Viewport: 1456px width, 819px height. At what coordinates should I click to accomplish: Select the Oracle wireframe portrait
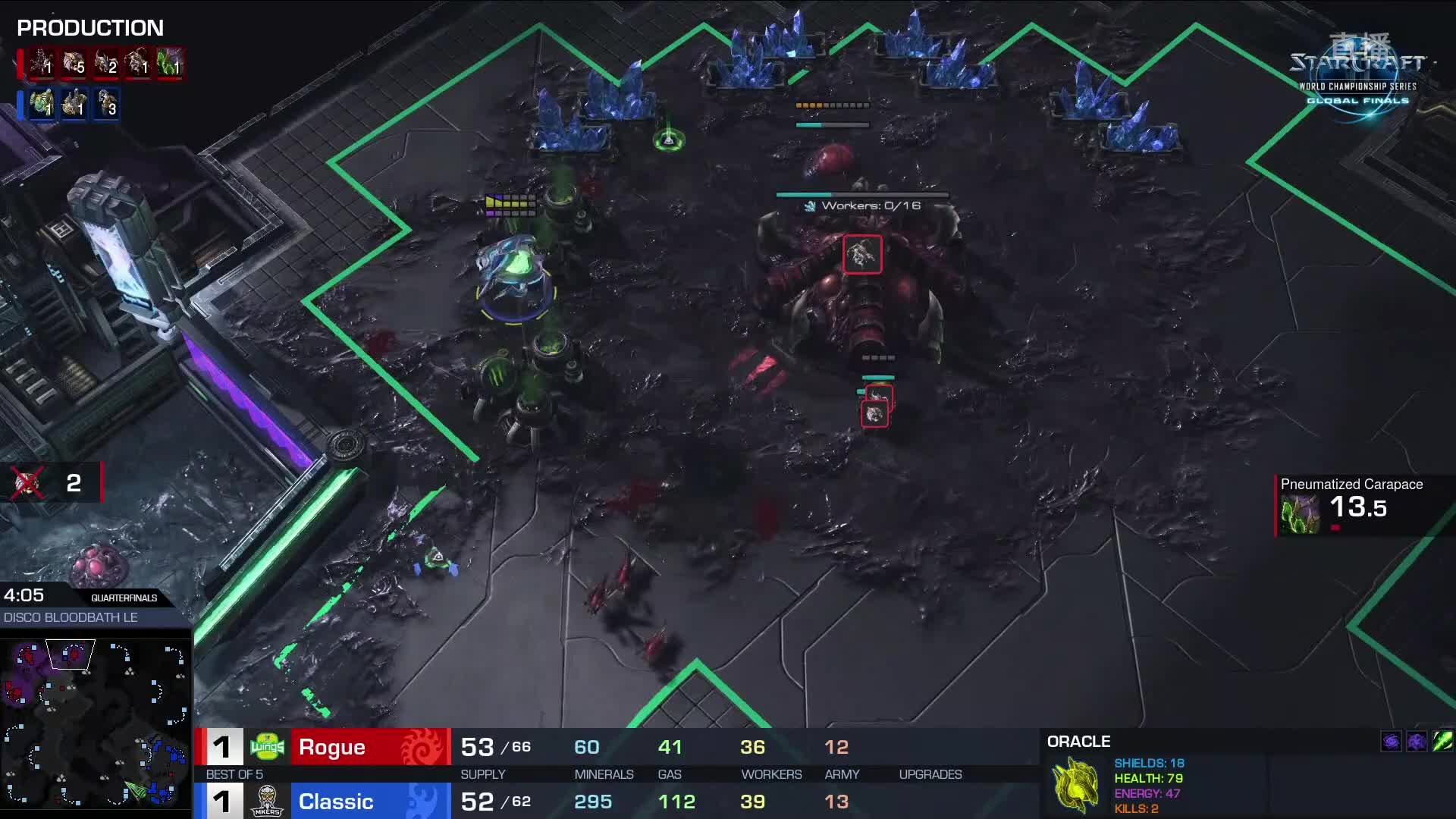click(x=1076, y=784)
